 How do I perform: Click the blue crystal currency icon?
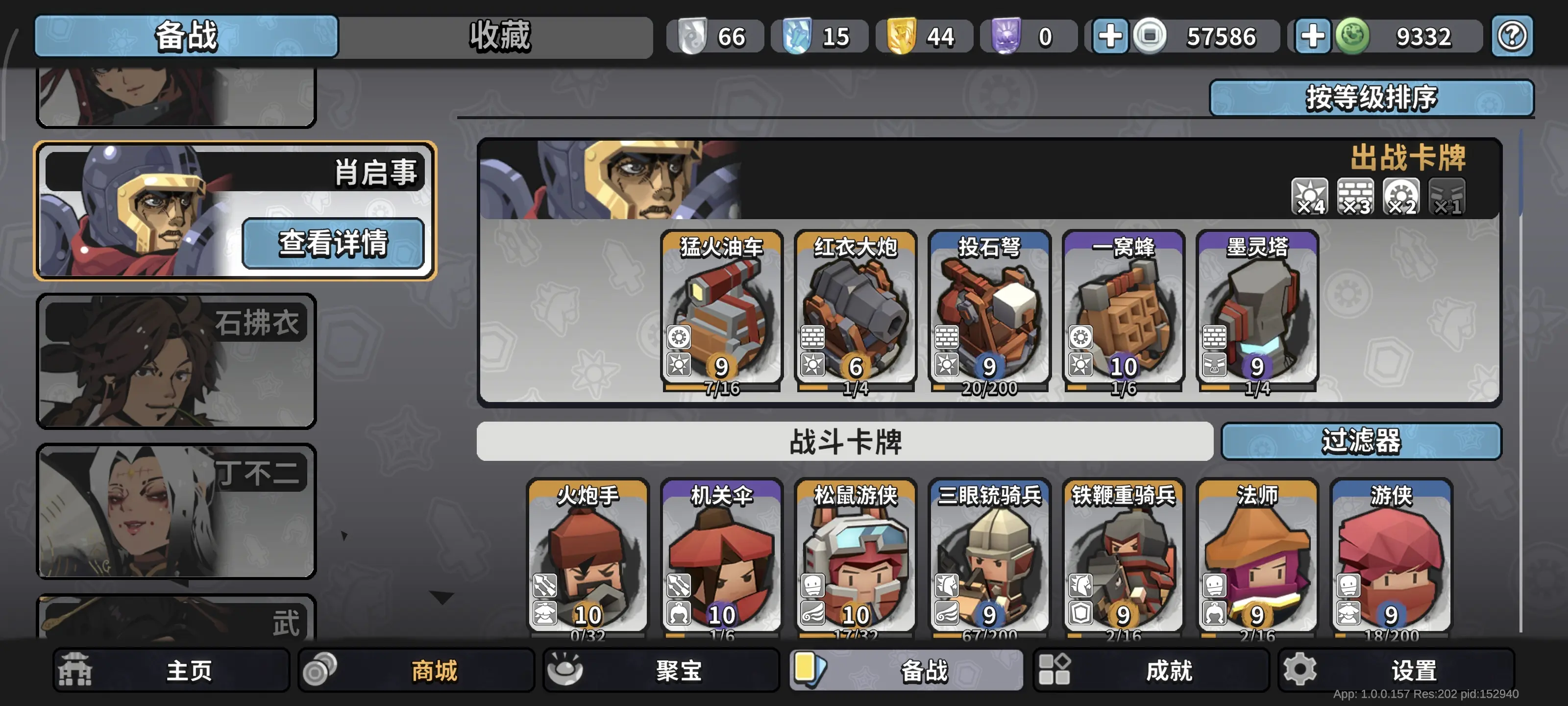[799, 36]
